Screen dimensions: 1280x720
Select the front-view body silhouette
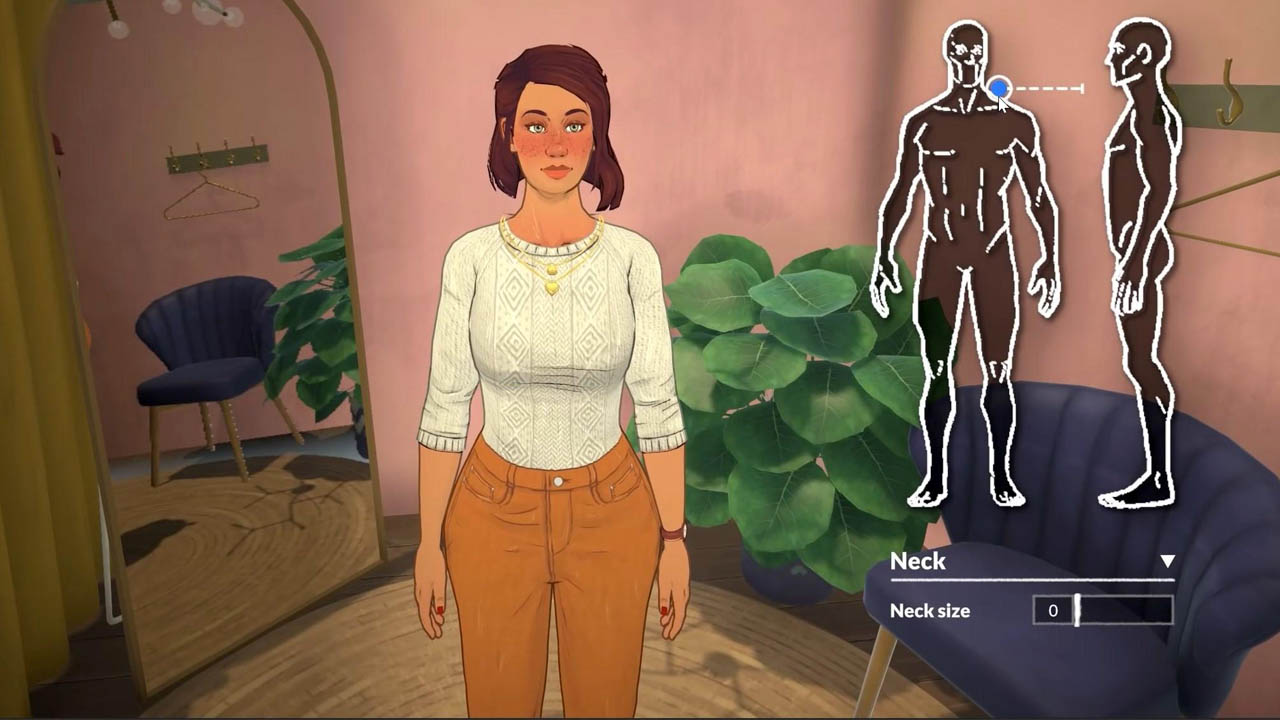966,270
